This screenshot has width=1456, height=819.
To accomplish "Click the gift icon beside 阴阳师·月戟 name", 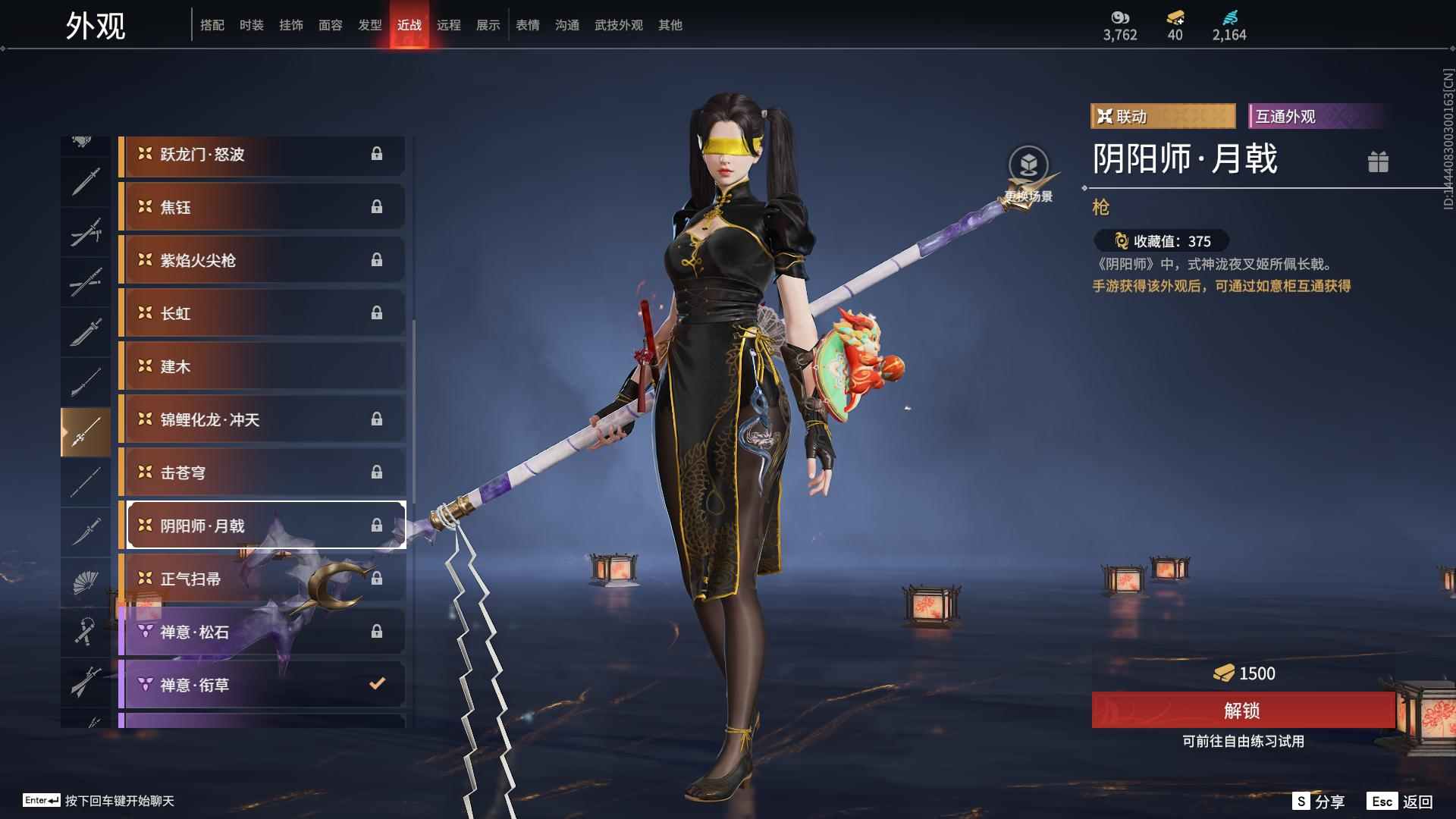I will [x=1380, y=162].
